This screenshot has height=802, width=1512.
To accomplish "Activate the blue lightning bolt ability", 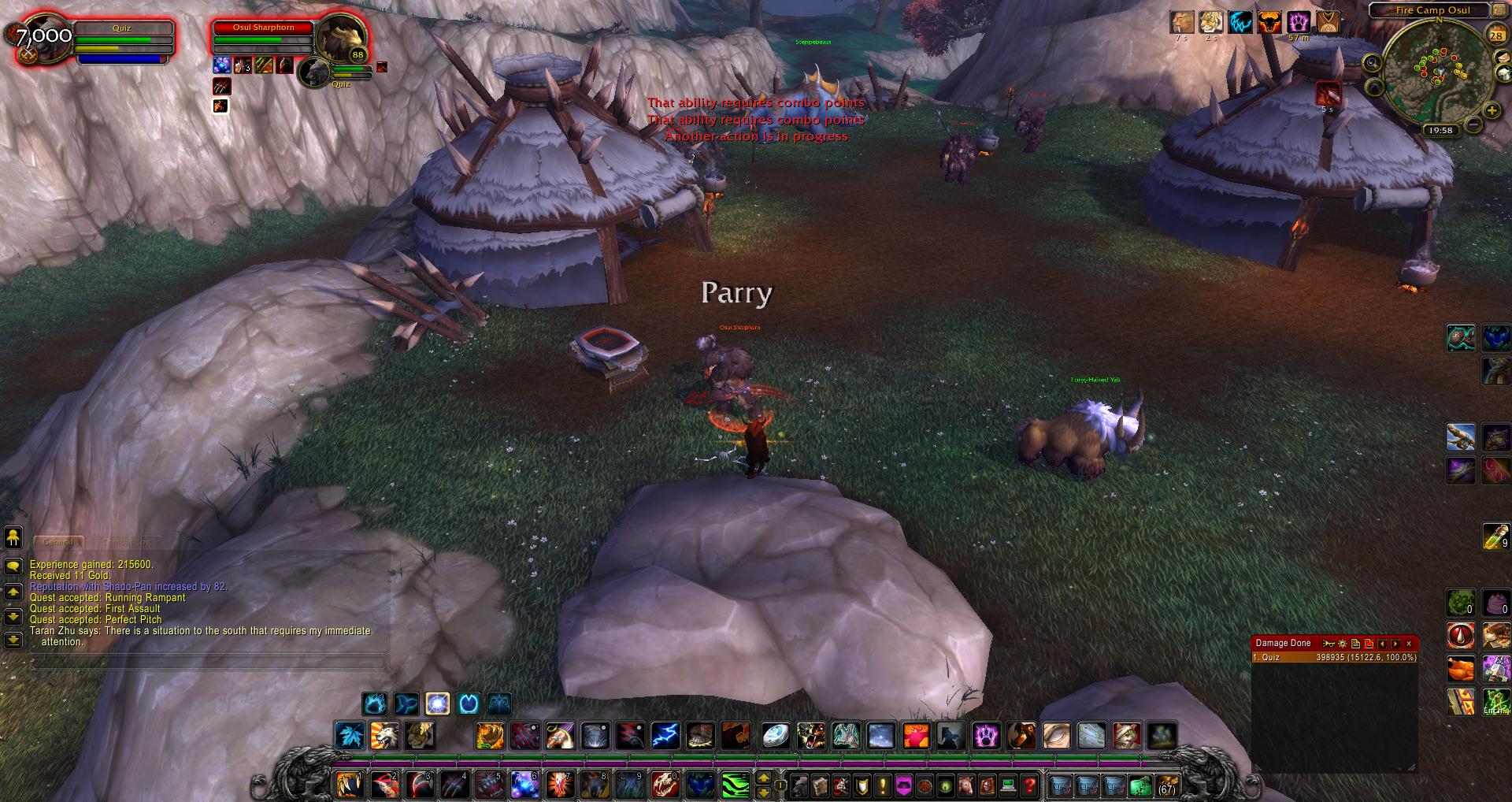I will [x=665, y=736].
